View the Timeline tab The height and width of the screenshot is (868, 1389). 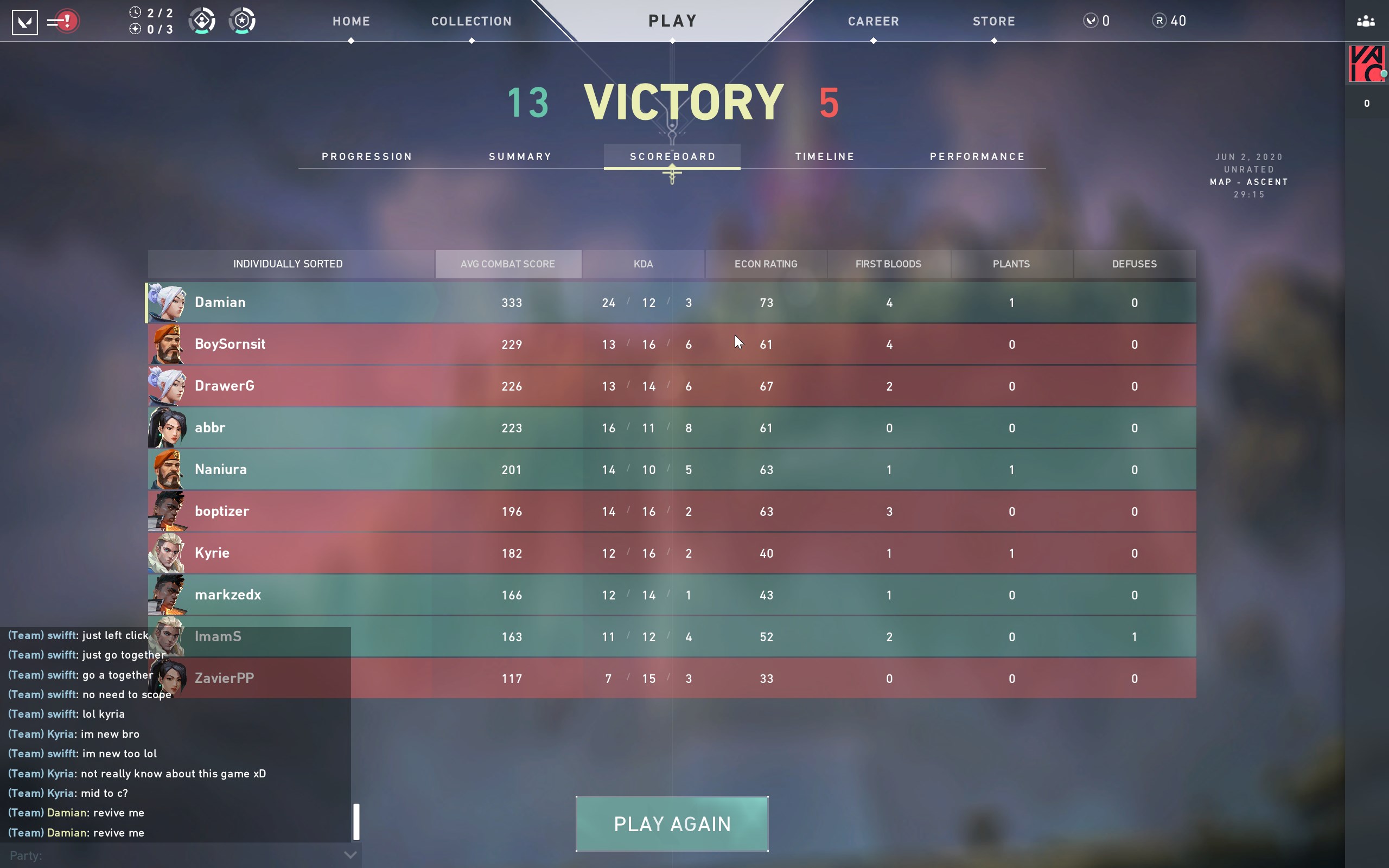[825, 157]
